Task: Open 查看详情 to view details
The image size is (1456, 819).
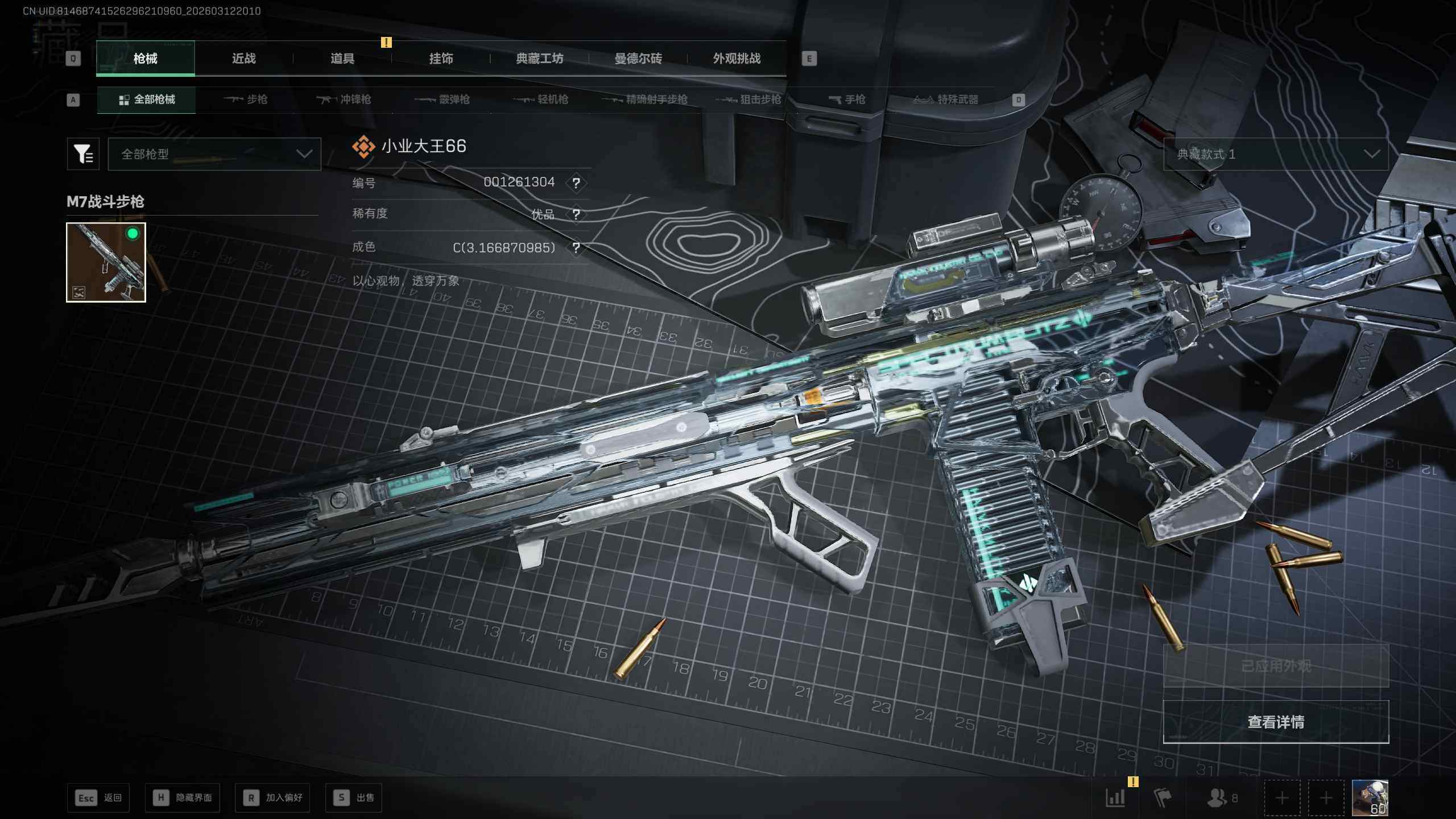Action: tap(1276, 722)
